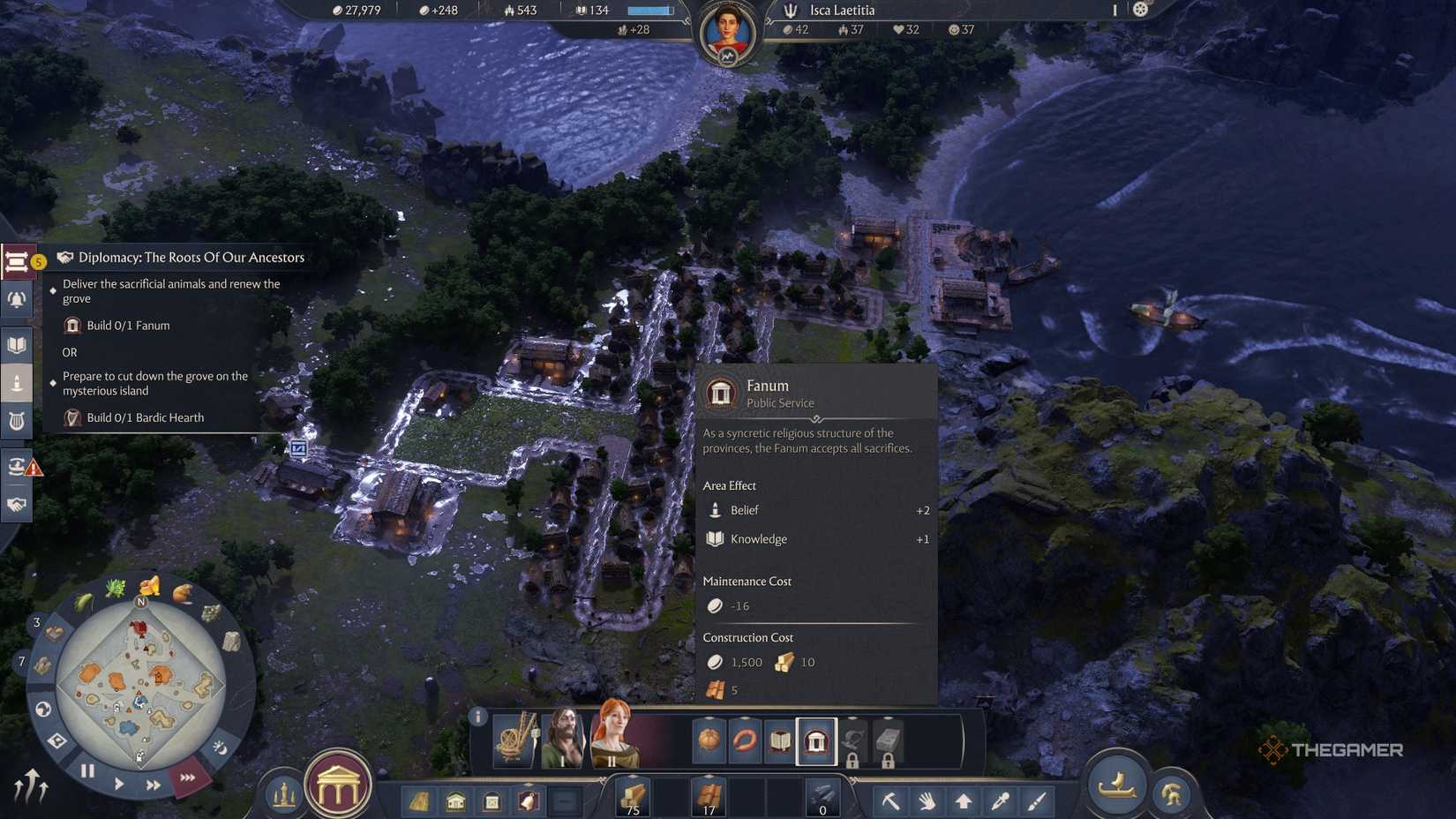The image size is (1456, 819).
Task: Click the diplomacy handshake icon in sidebar
Action: (18, 503)
